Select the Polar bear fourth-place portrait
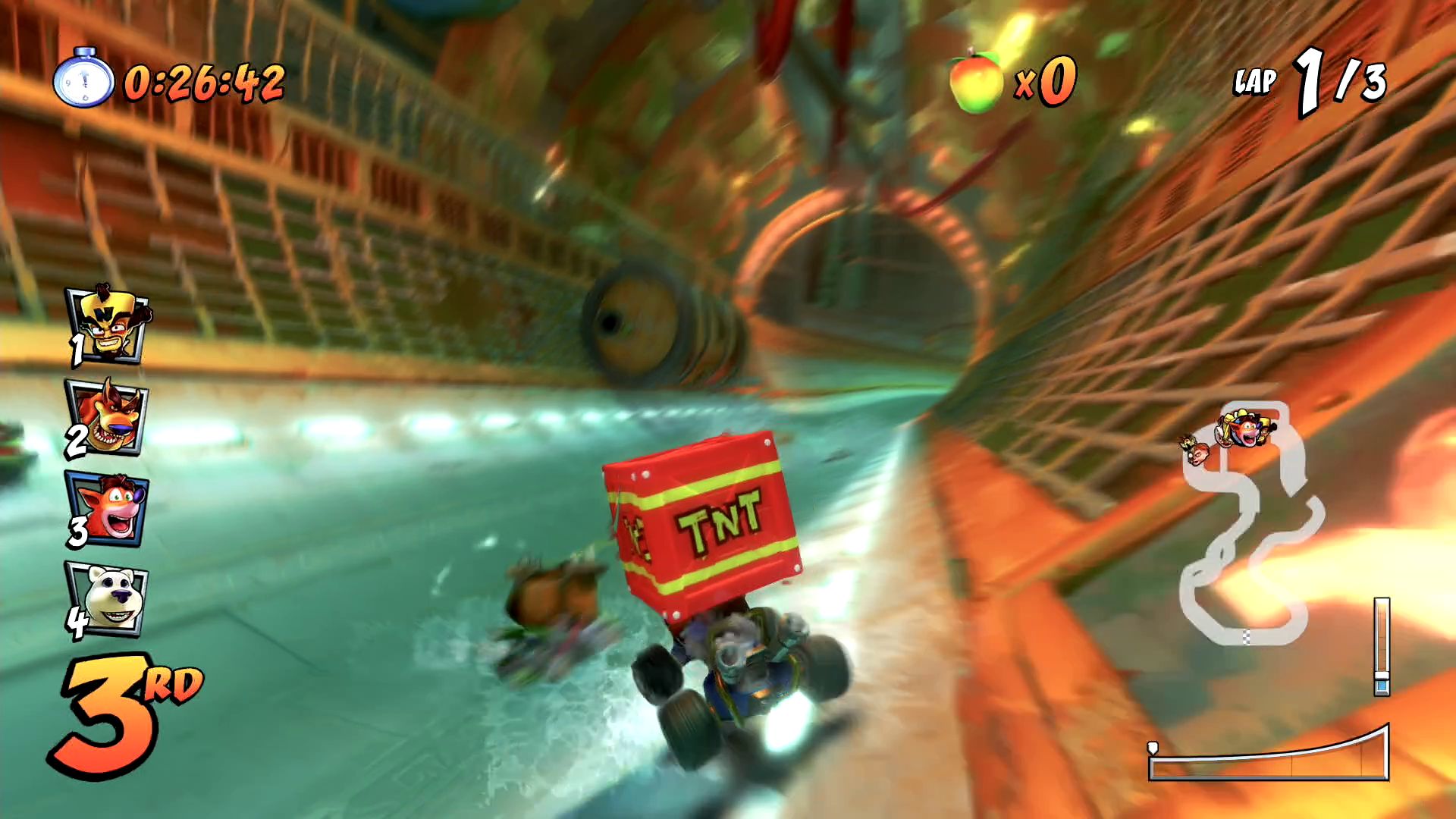Screen dimensions: 1456x819 point(108,599)
